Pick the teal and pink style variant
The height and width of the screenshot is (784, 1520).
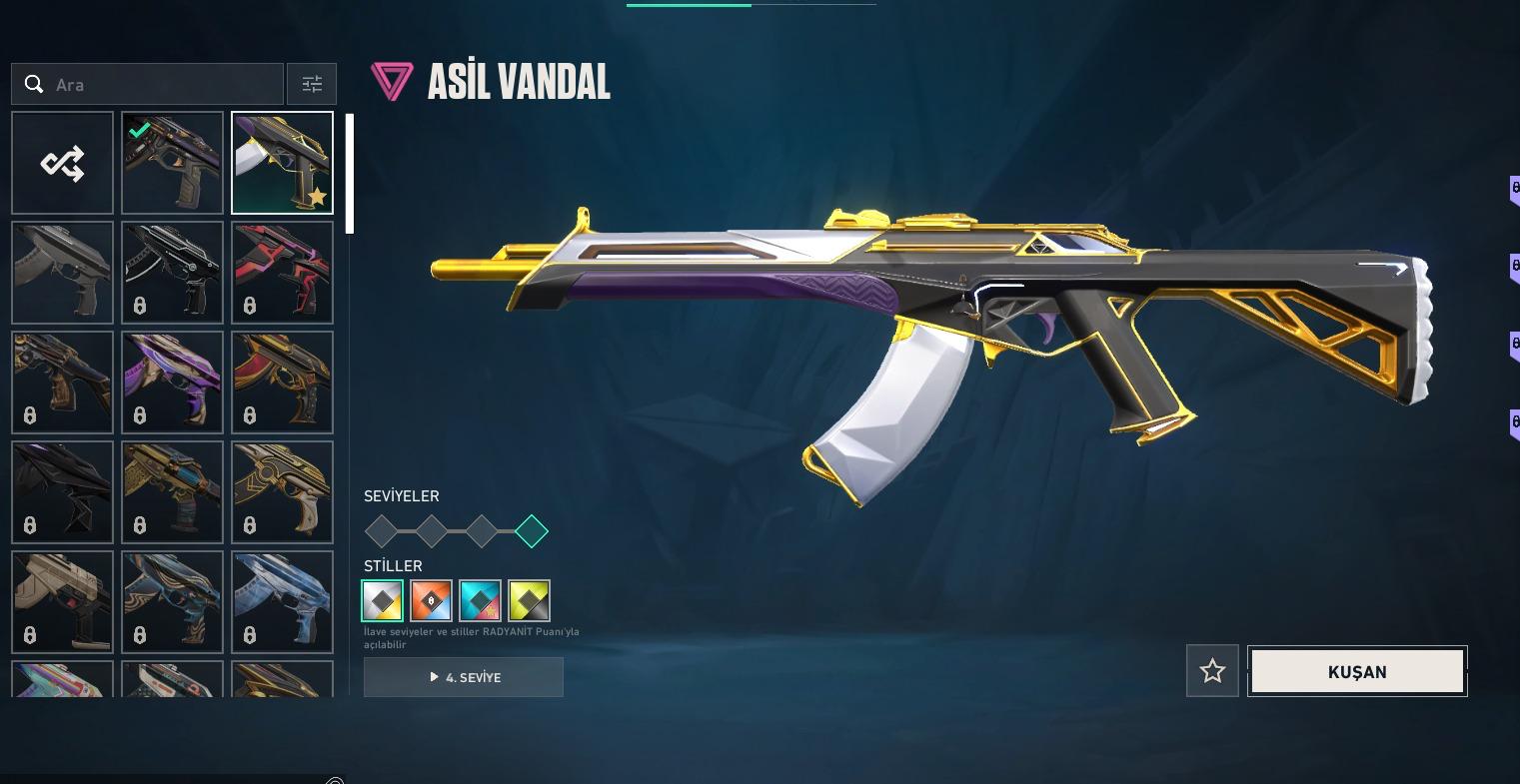pyautogui.click(x=480, y=600)
